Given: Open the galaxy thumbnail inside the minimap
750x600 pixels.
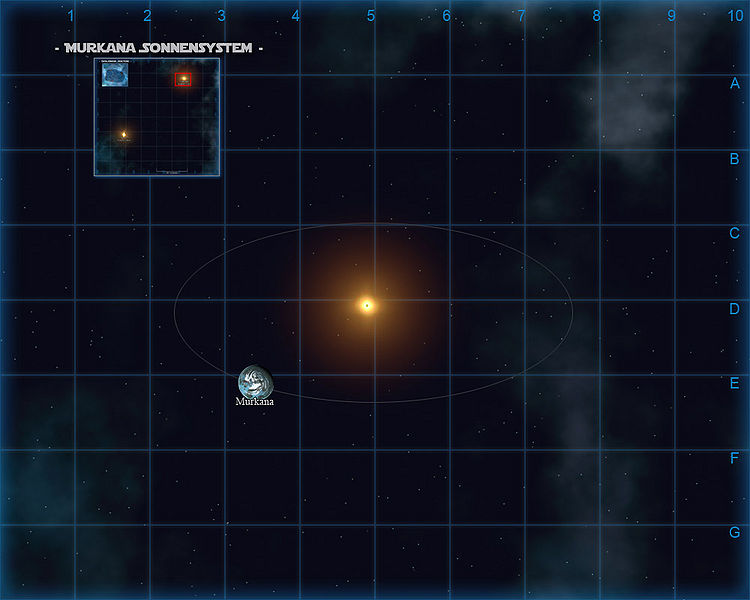Looking at the screenshot, I should [x=115, y=75].
